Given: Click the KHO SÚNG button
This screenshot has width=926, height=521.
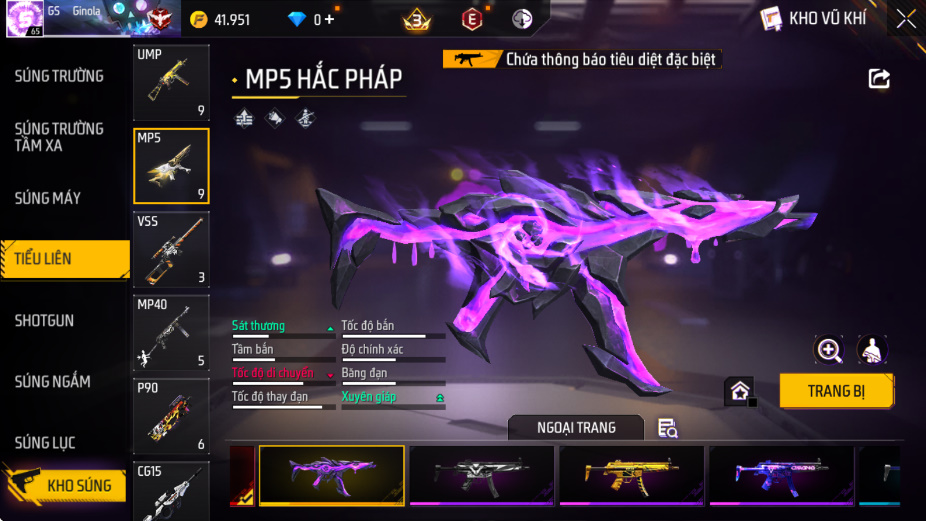Looking at the screenshot, I should point(68,486).
